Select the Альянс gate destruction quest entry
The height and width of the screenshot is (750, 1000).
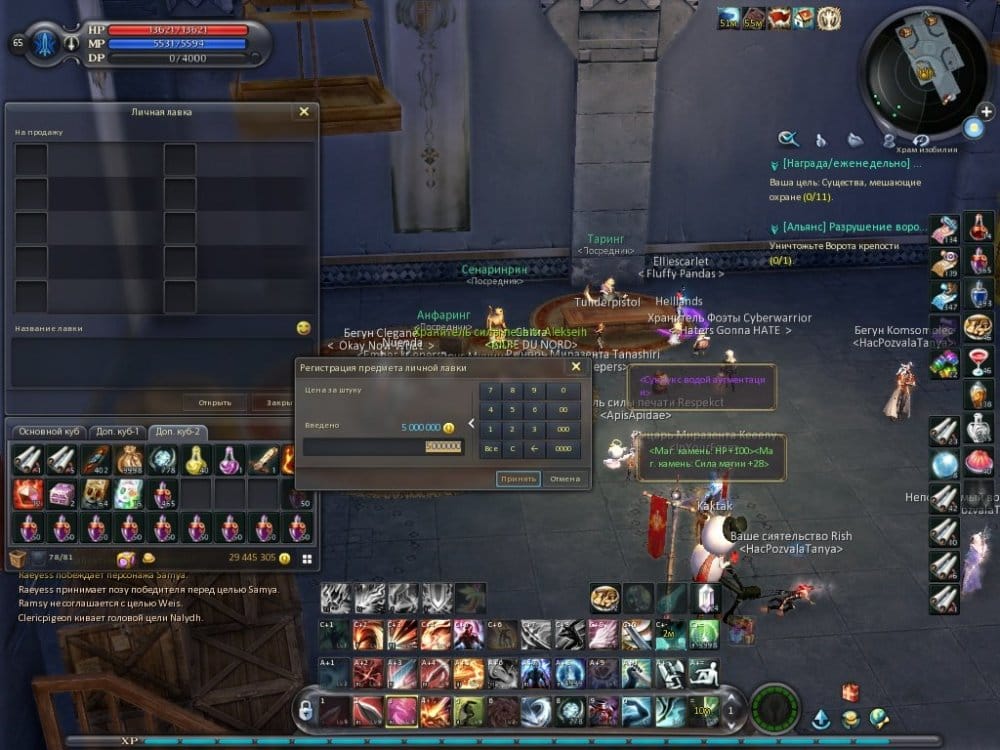coord(850,227)
